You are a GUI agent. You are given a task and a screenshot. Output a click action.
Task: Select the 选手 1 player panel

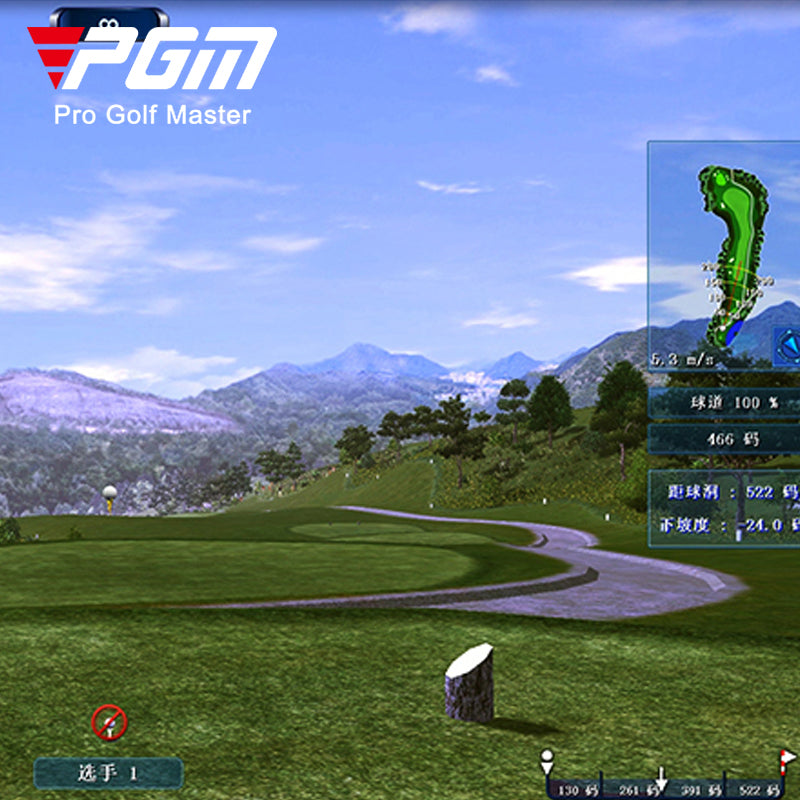(108, 772)
